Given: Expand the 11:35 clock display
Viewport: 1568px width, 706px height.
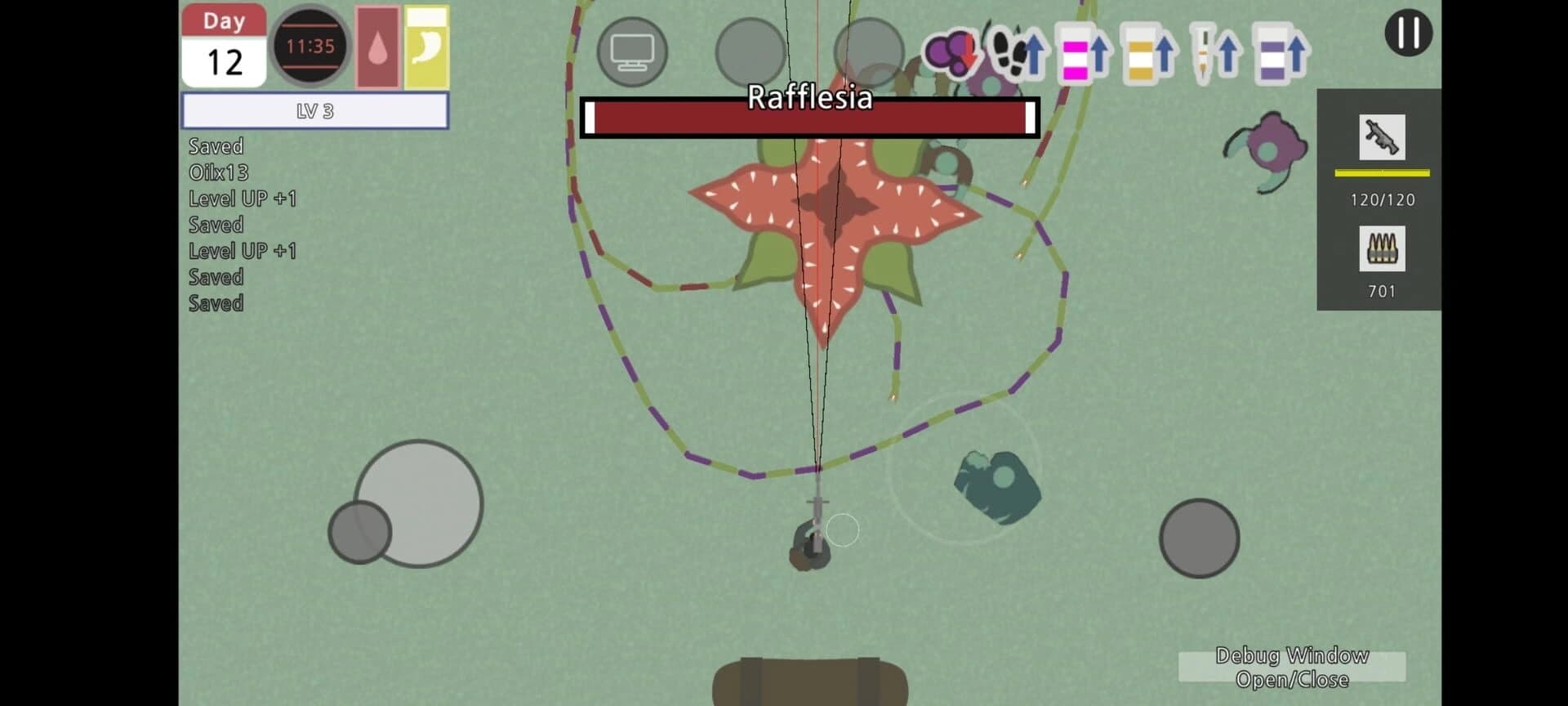Looking at the screenshot, I should coord(311,47).
